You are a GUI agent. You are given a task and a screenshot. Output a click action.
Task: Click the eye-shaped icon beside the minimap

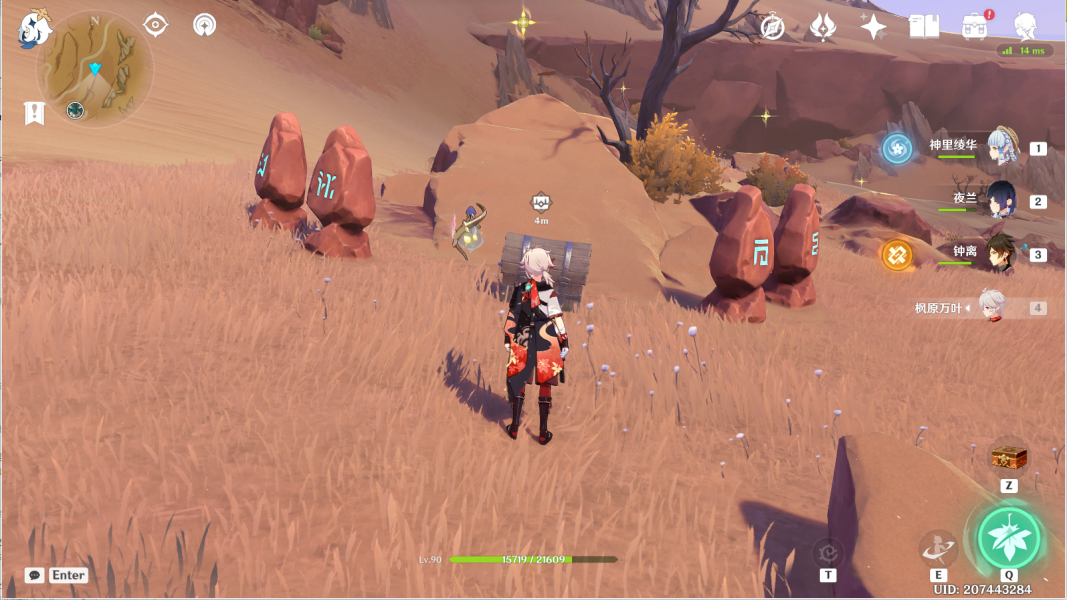pyautogui.click(x=155, y=25)
